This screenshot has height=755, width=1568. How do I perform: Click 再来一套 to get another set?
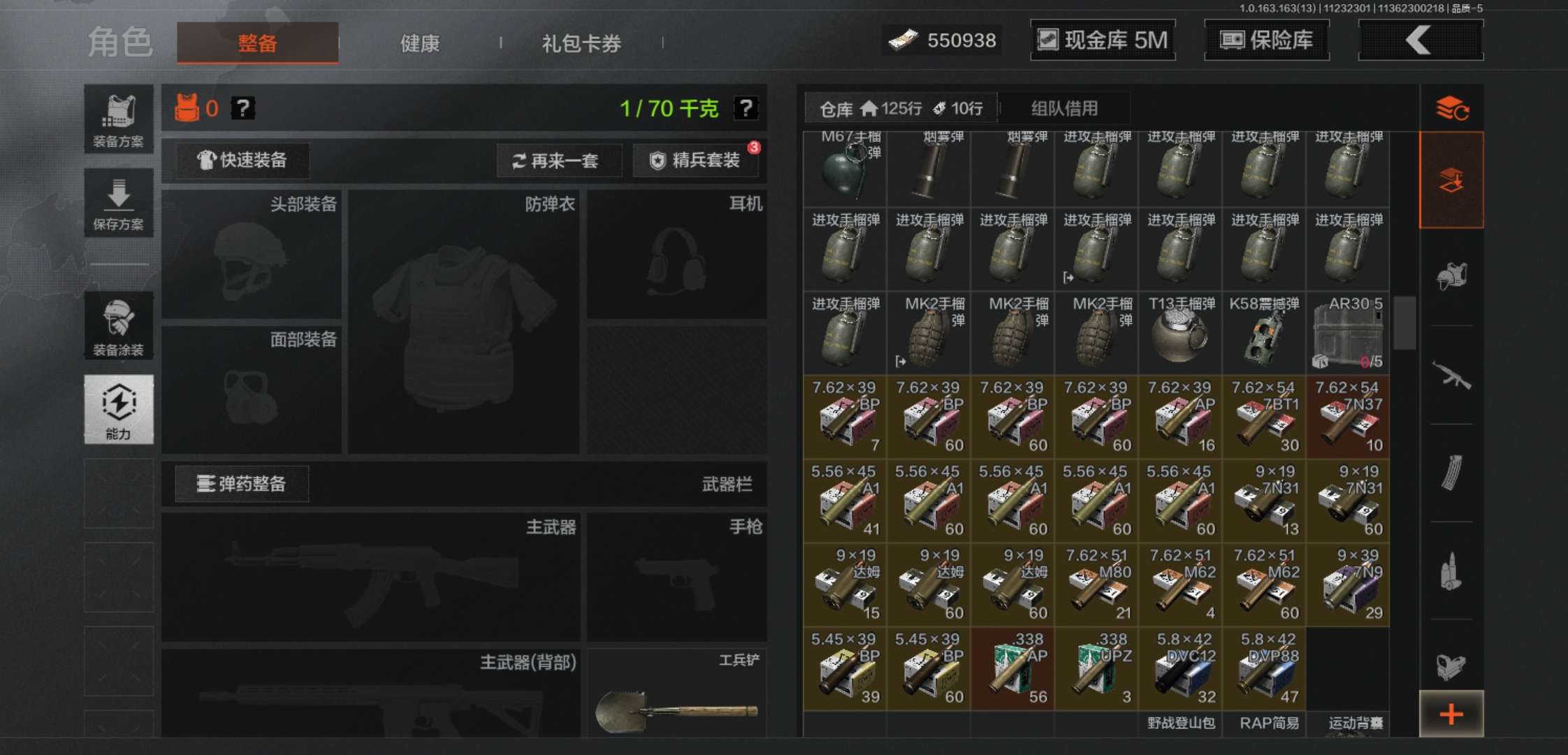[558, 160]
